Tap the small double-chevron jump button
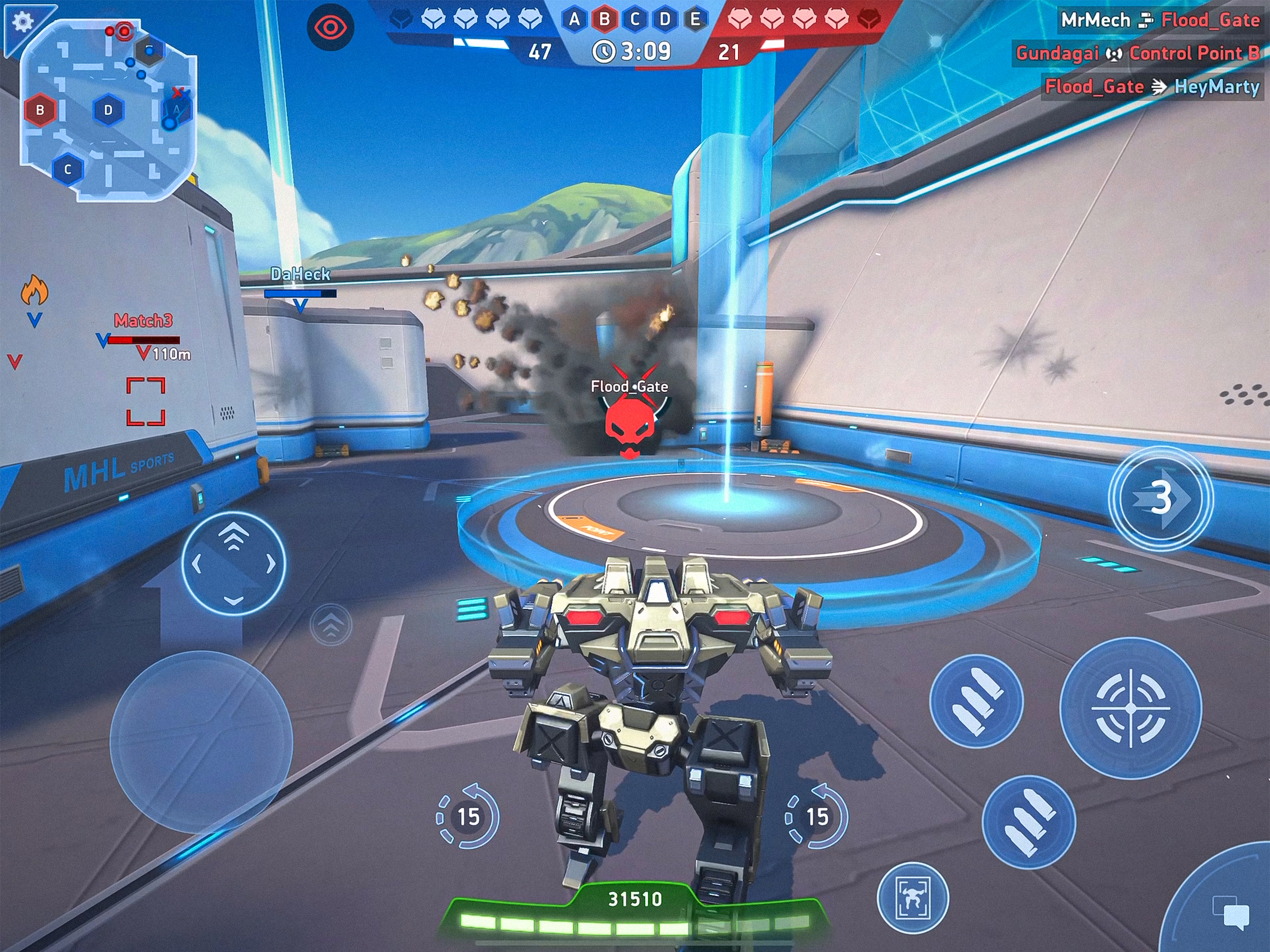 (x=331, y=624)
